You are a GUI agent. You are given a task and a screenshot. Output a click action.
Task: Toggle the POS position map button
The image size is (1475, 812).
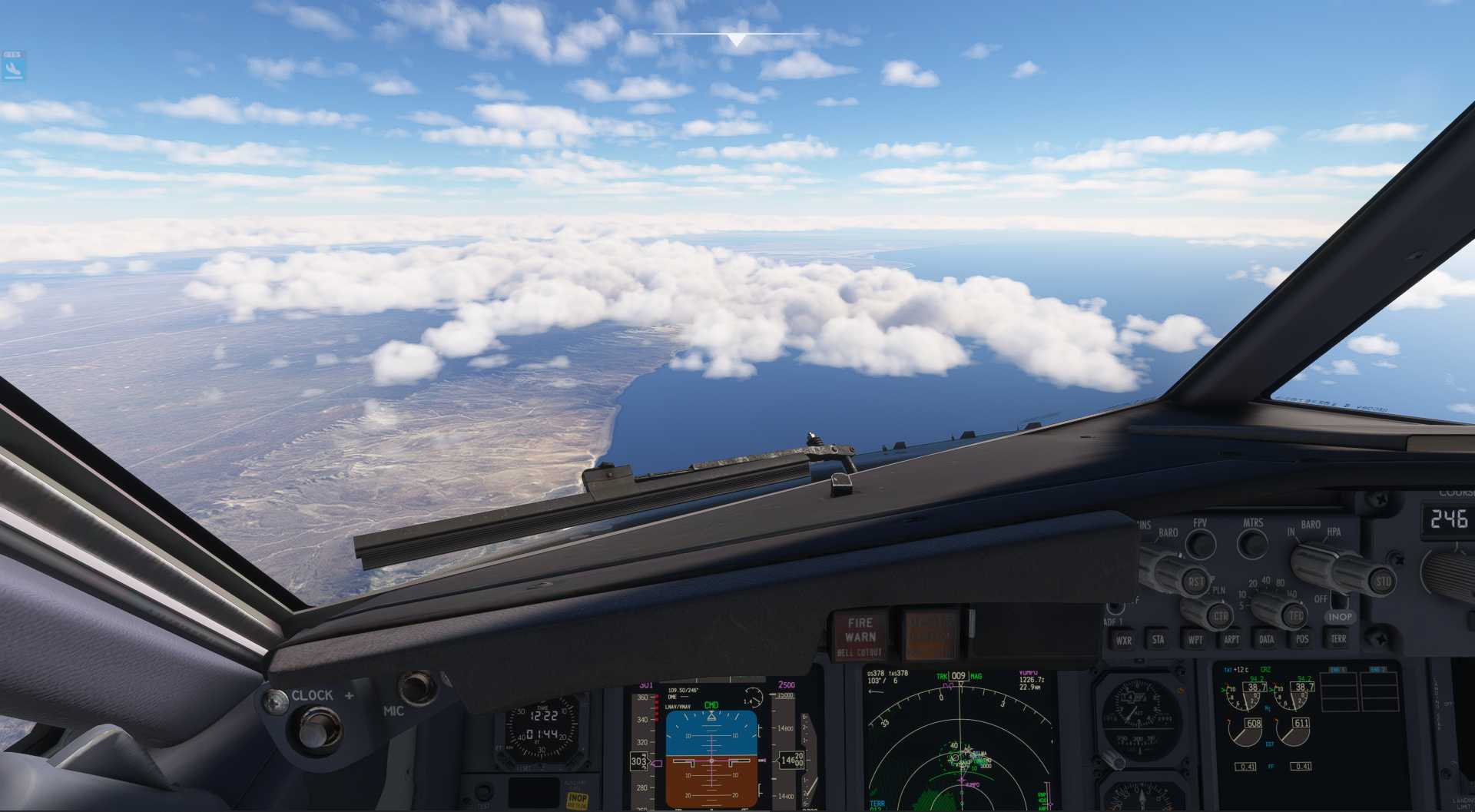point(1302,639)
